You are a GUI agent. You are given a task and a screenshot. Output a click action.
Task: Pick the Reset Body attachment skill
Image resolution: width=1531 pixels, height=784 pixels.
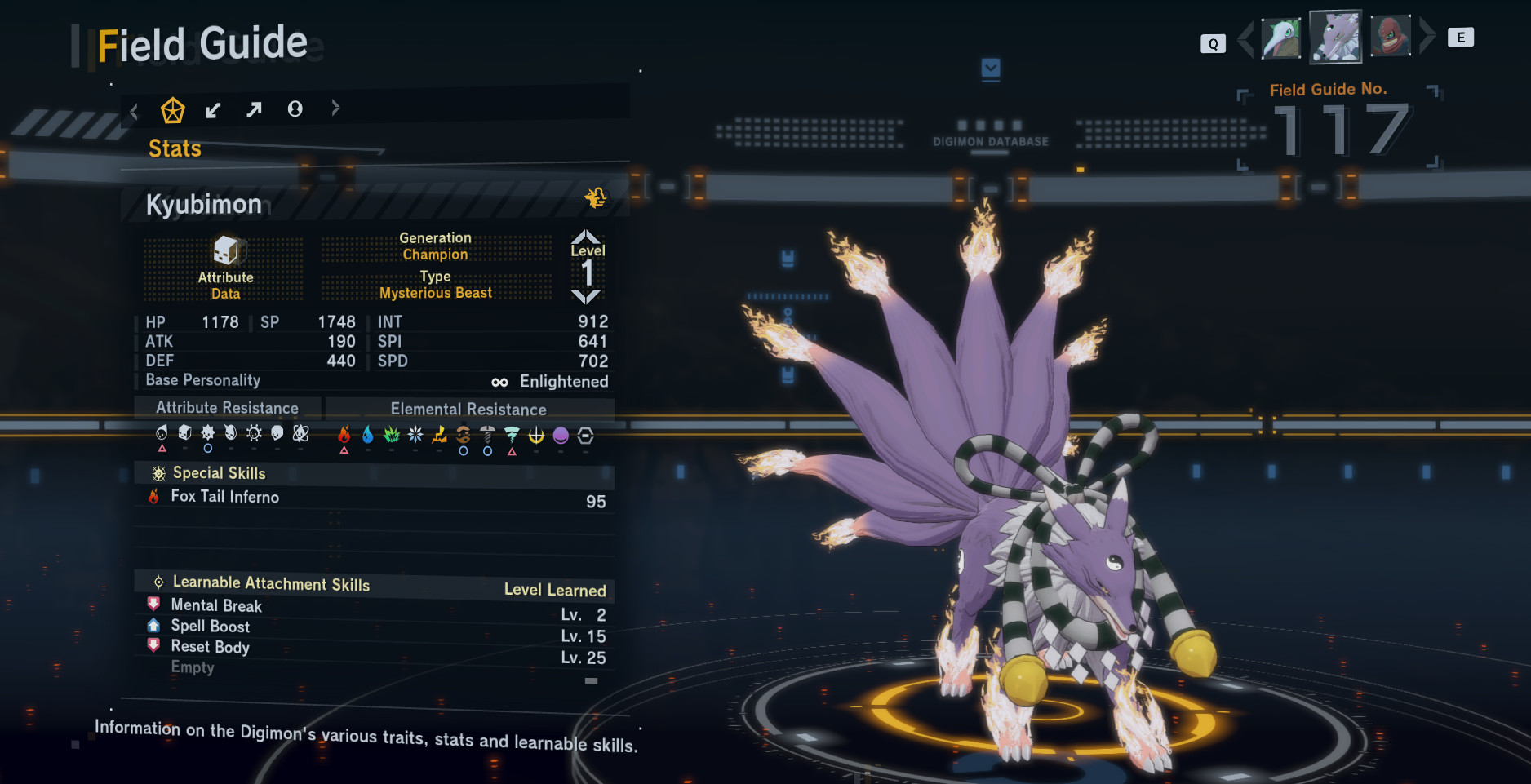(x=210, y=647)
